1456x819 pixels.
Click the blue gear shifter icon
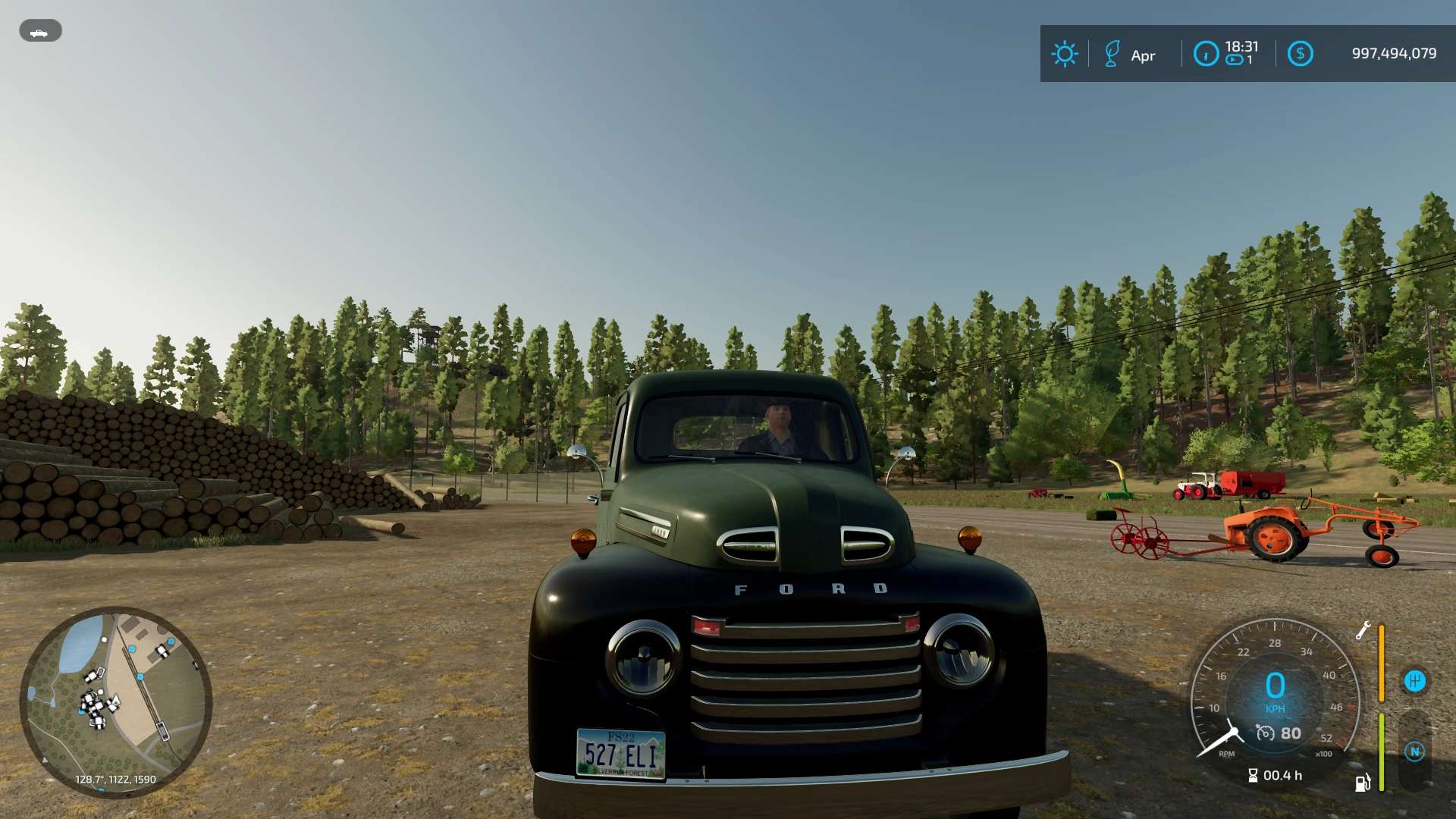pyautogui.click(x=1414, y=681)
